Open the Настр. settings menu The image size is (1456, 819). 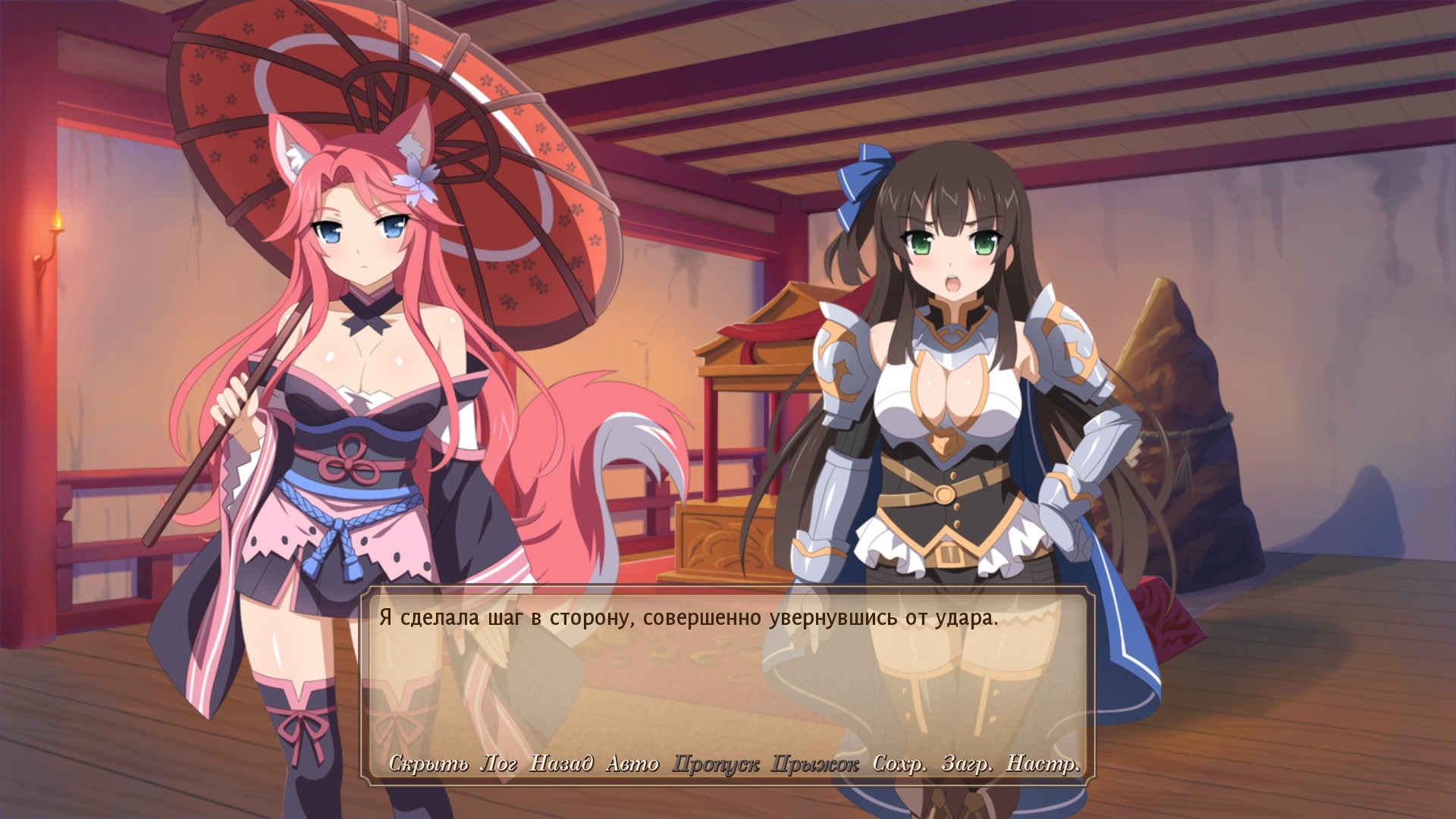coord(1043,764)
